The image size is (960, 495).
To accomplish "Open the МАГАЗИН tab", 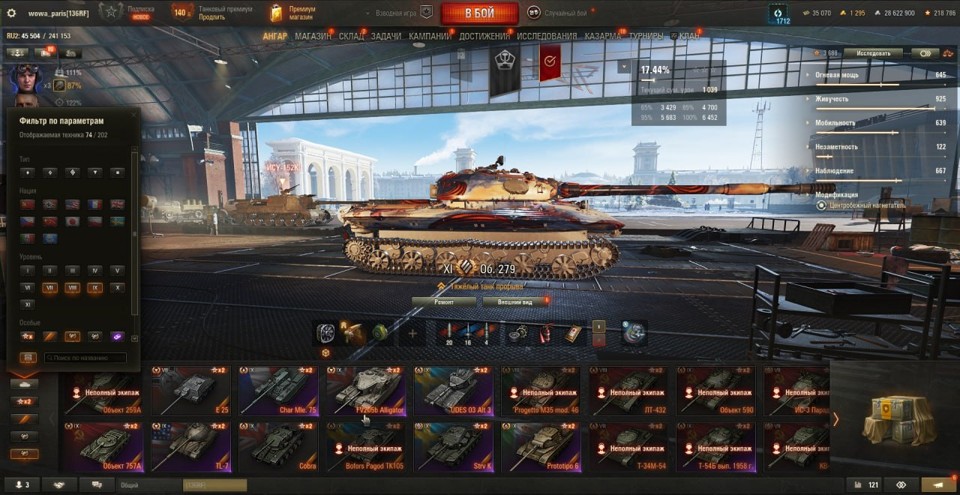I will tap(313, 36).
